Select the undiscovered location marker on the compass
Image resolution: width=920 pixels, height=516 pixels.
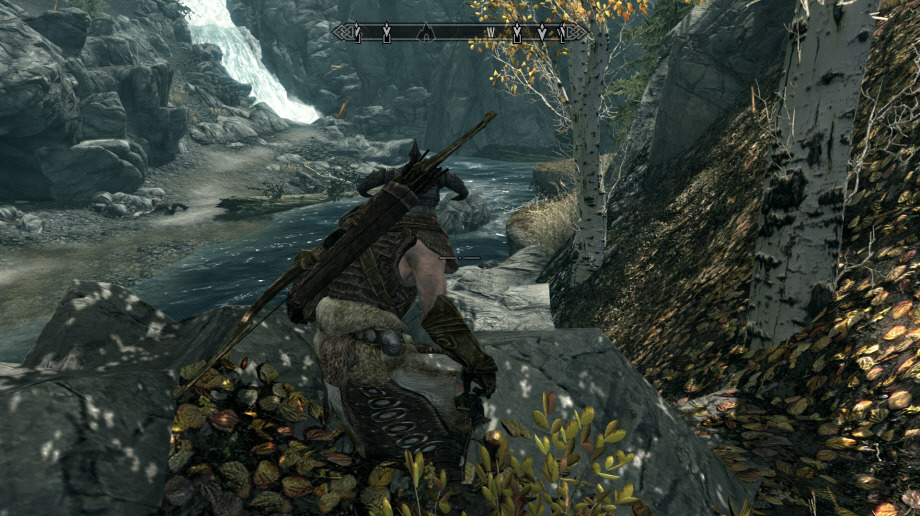coord(426,32)
